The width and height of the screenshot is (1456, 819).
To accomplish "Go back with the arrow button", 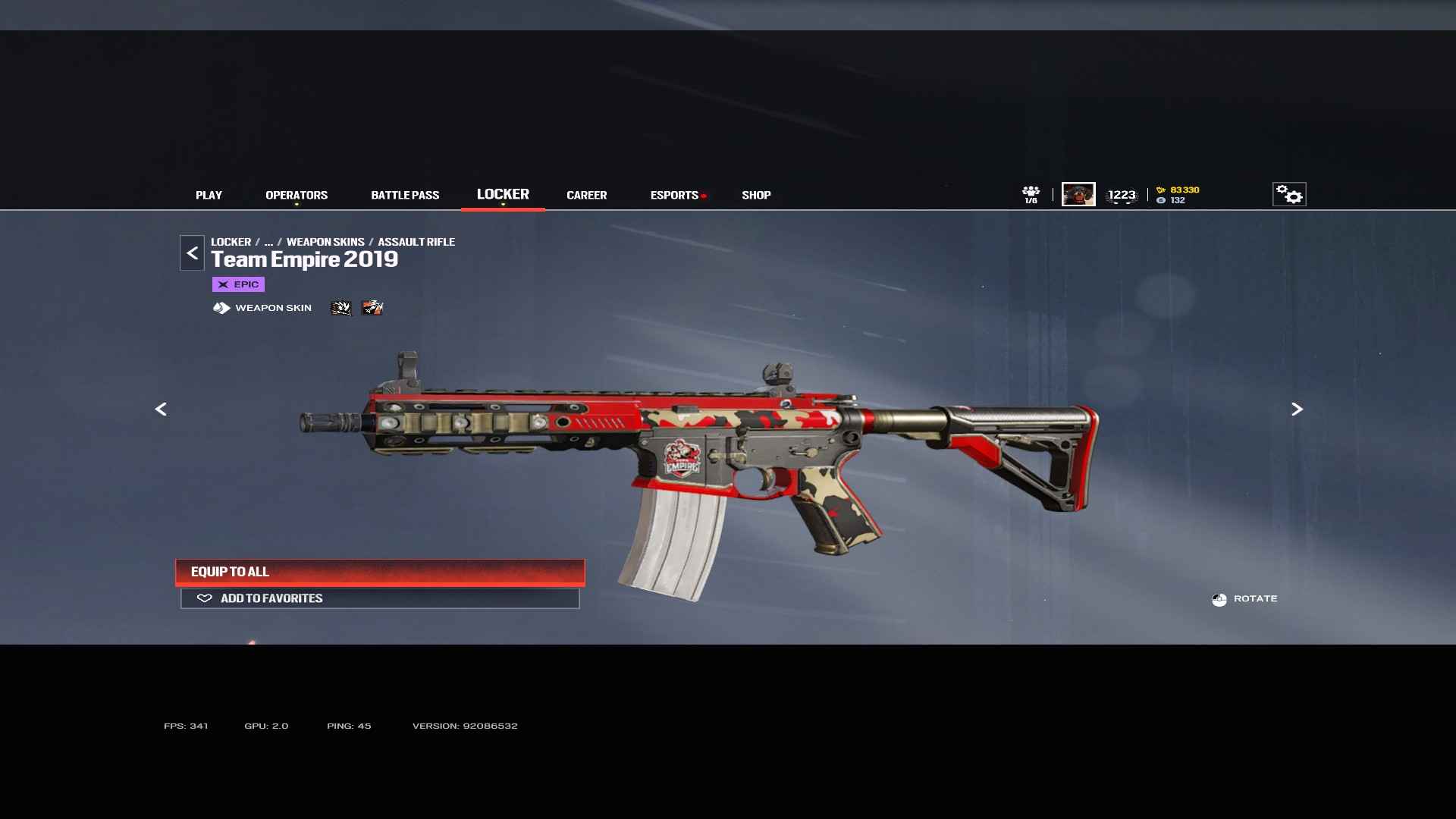I will pyautogui.click(x=192, y=253).
